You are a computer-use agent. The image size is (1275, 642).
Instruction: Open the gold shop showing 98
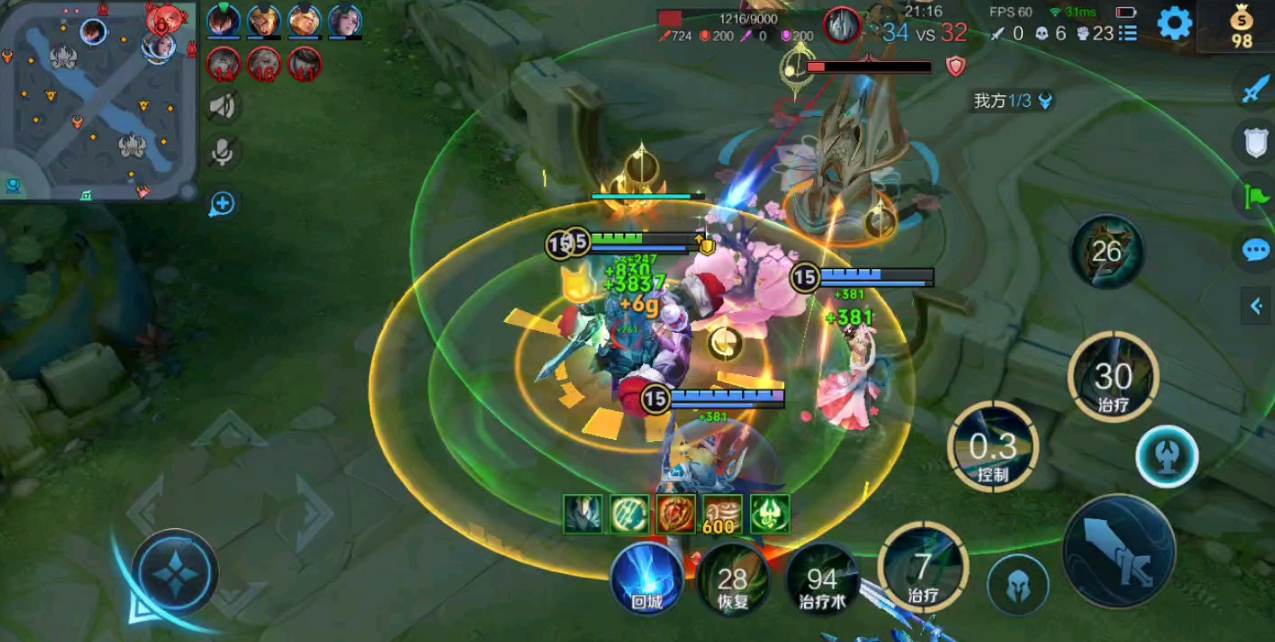tap(1241, 25)
